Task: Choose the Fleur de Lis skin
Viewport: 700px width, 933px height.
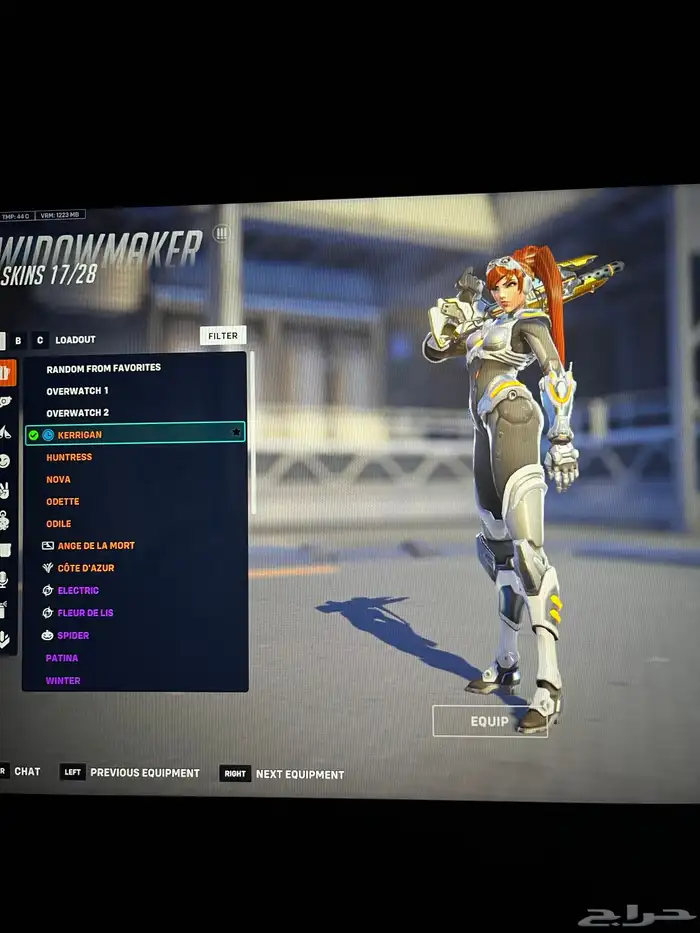Action: click(85, 612)
